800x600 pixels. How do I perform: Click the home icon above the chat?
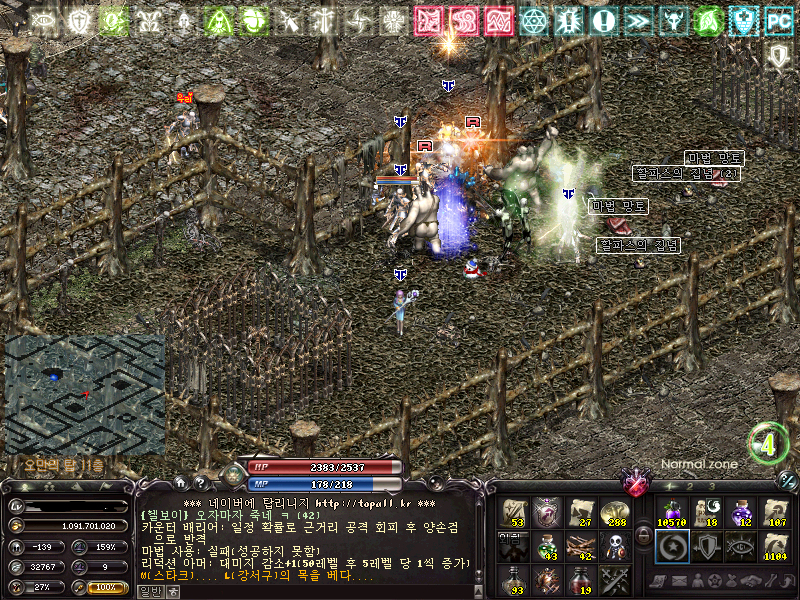point(183,483)
